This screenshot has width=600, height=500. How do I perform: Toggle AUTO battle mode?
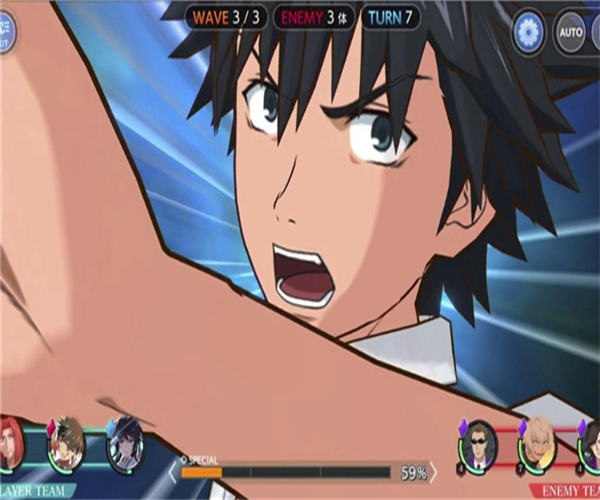click(571, 32)
